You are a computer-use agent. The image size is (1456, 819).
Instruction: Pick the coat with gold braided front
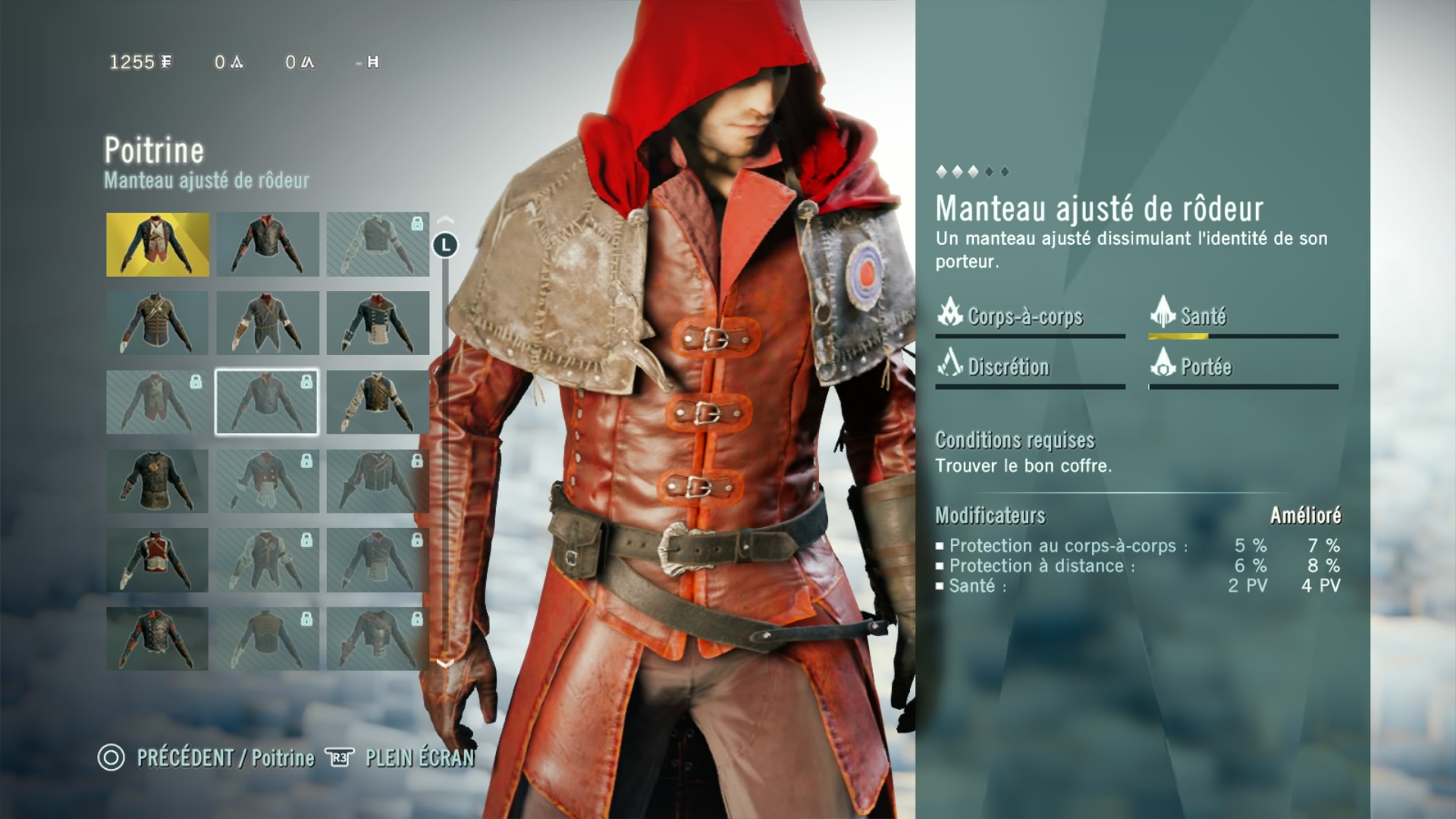(x=157, y=323)
